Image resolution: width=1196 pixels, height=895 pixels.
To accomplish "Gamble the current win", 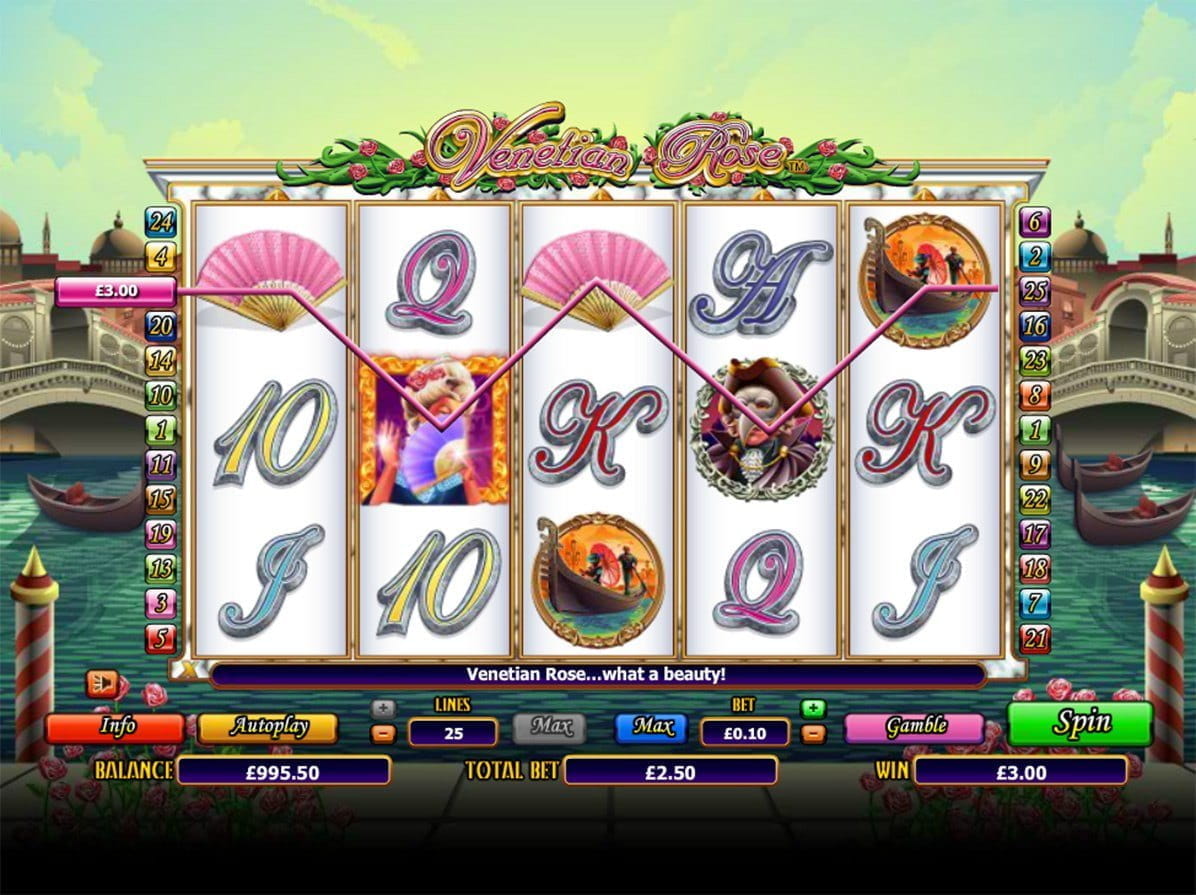I will point(914,727).
